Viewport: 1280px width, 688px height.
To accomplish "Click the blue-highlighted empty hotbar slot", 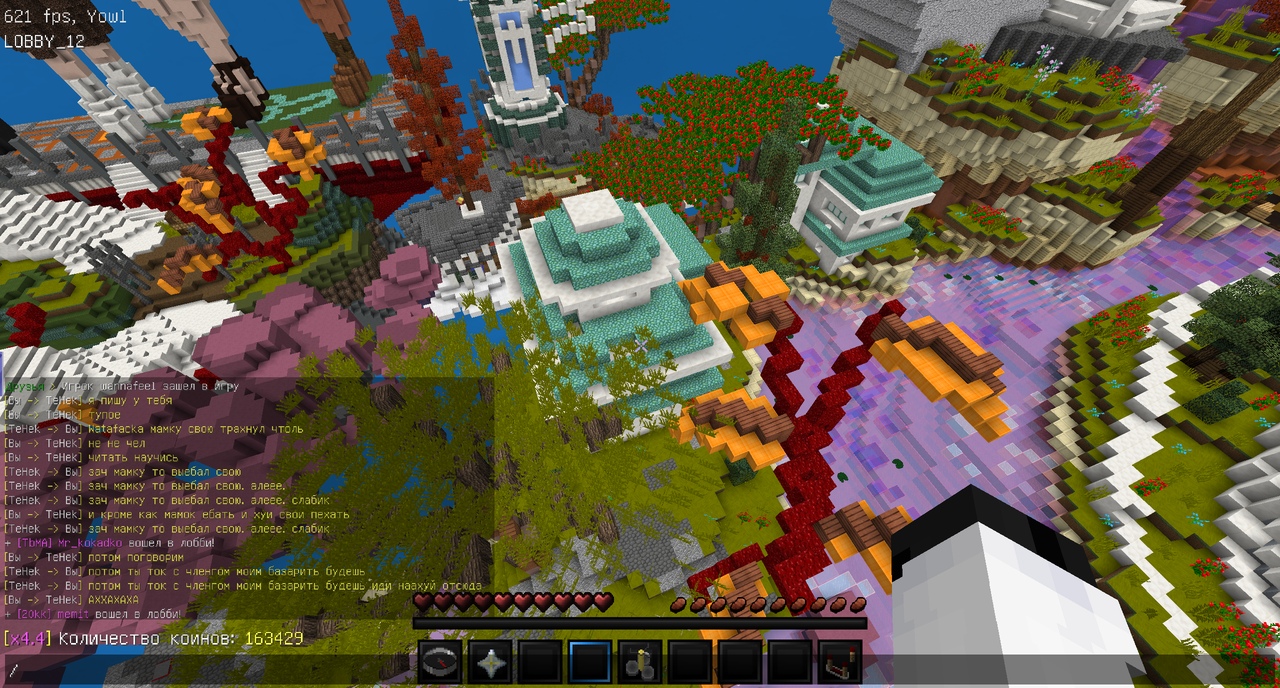I will (590, 662).
